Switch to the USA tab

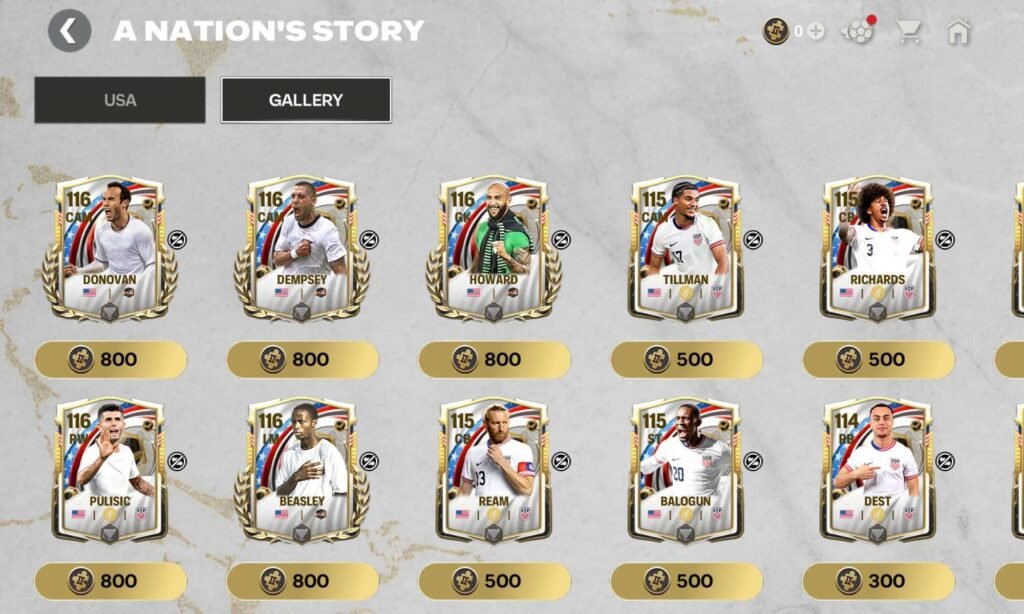[120, 100]
